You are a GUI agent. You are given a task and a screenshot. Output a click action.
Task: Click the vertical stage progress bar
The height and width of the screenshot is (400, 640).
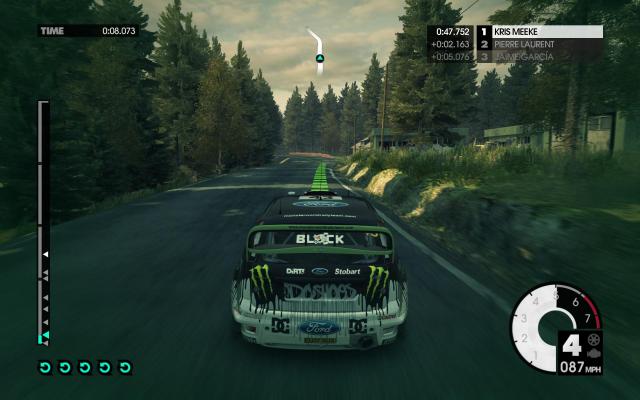click(43, 220)
